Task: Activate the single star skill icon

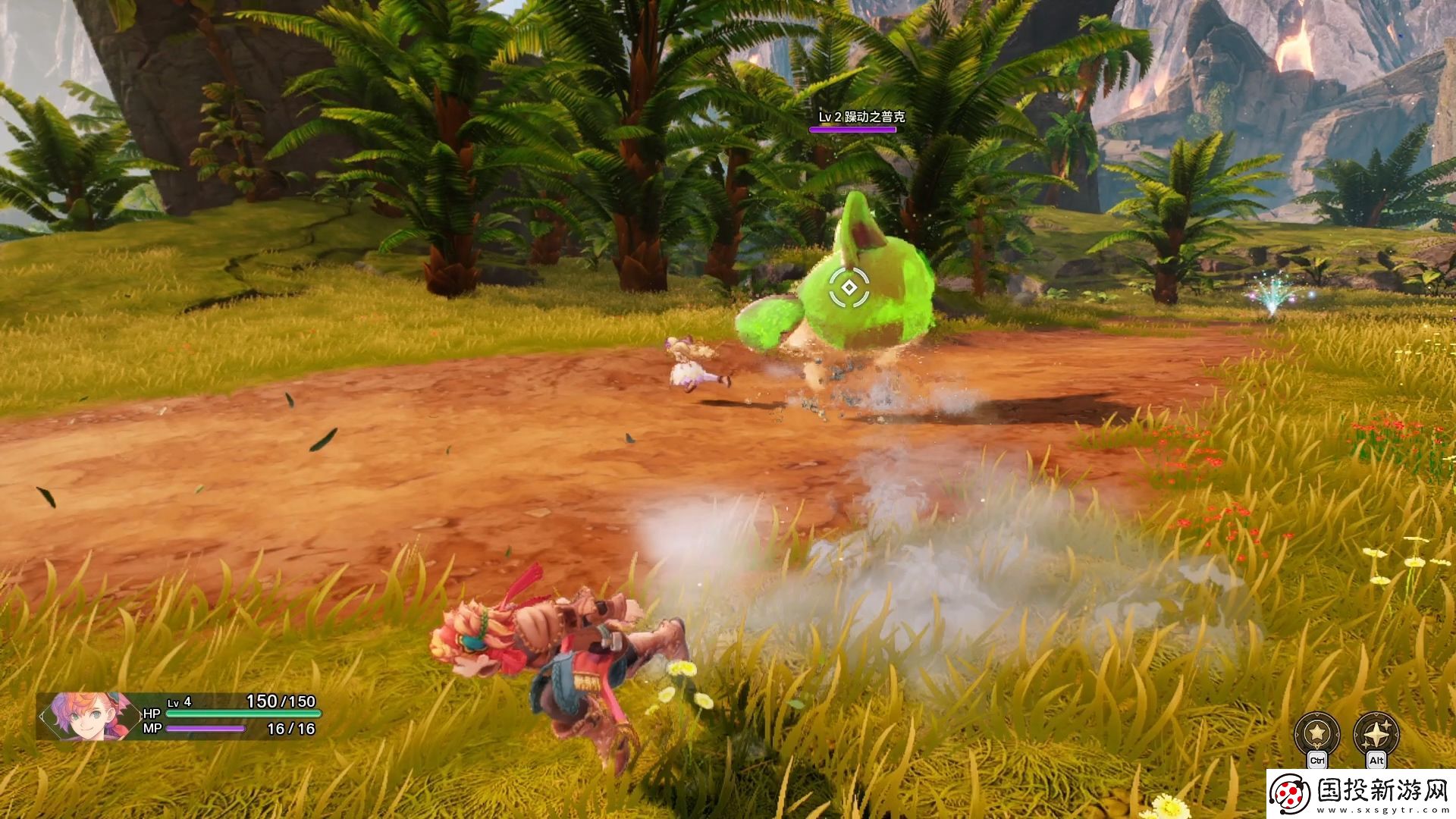Action: (1317, 733)
